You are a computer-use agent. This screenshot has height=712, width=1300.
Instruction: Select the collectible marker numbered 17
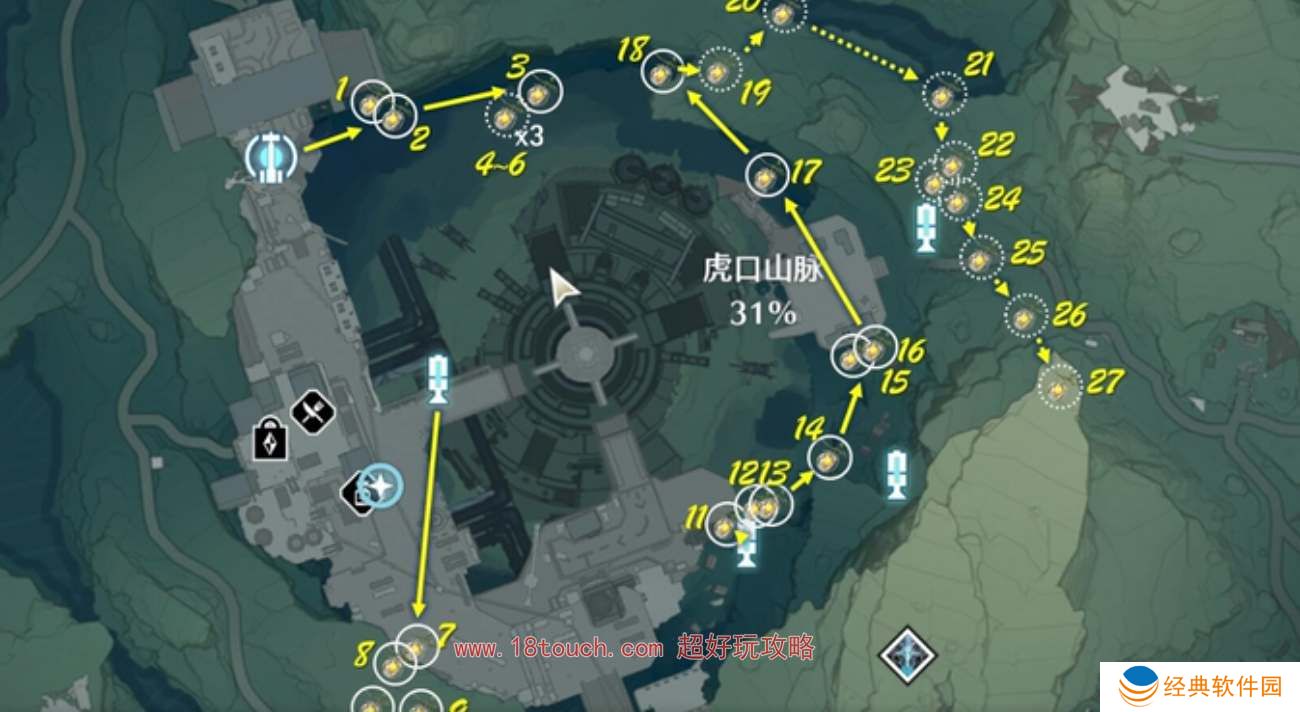(x=766, y=175)
